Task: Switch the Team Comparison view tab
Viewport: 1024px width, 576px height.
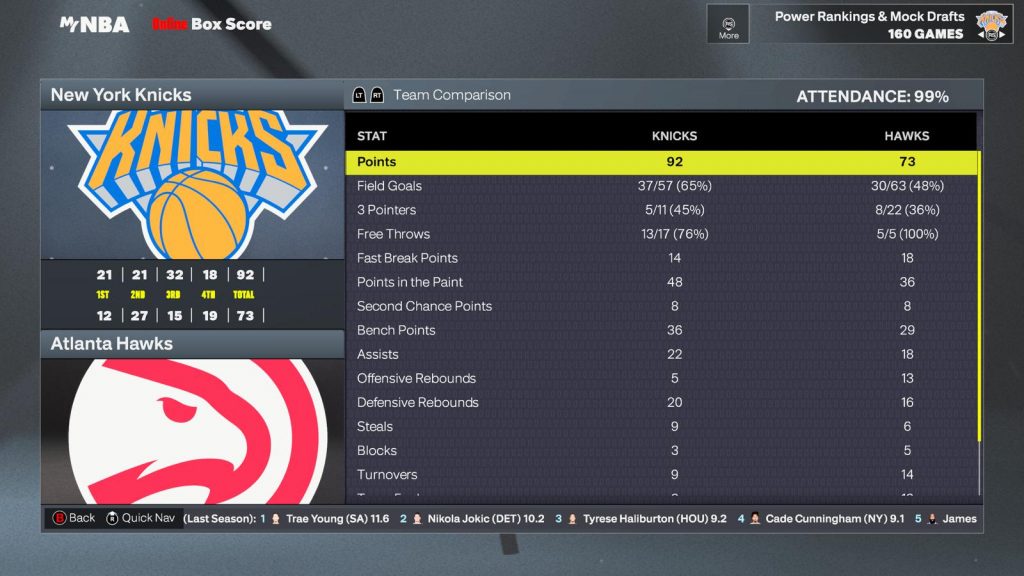Action: coord(451,95)
